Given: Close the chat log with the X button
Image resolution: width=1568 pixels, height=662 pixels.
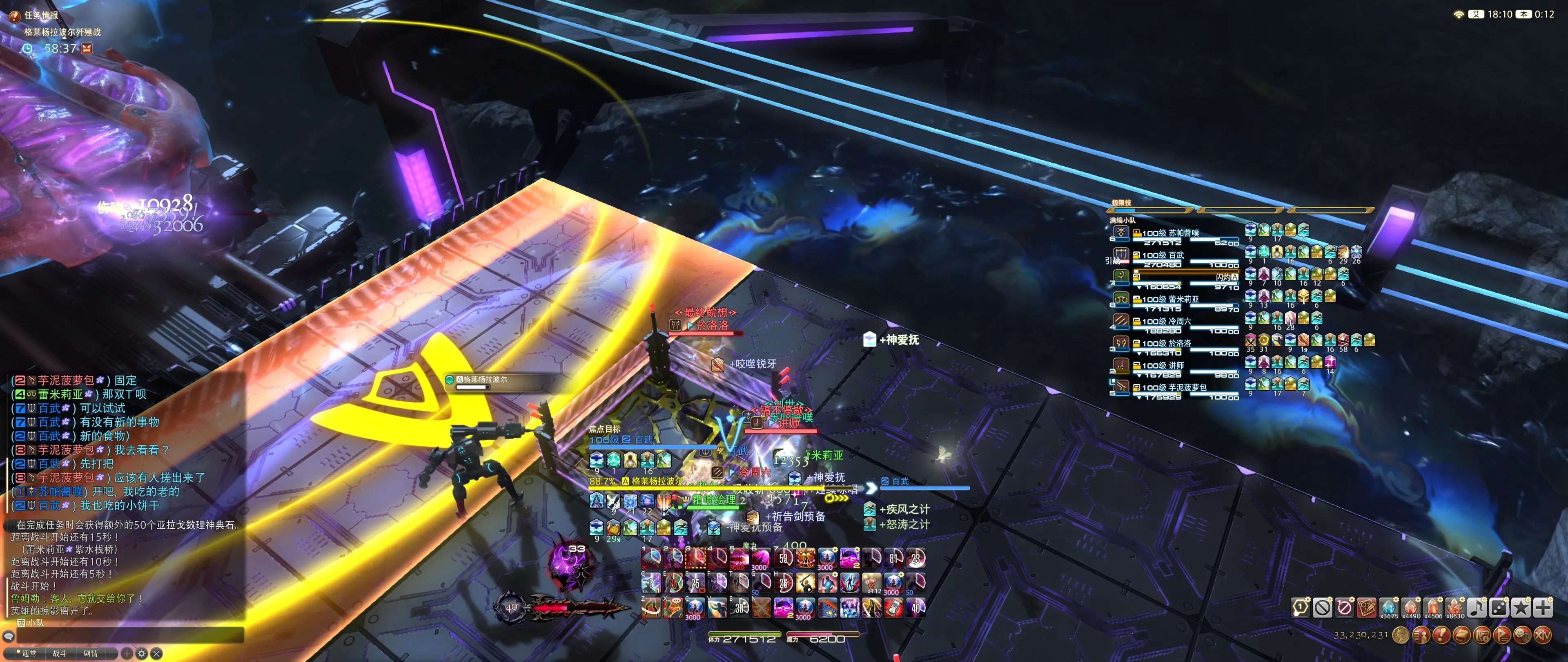Looking at the screenshot, I should click(156, 653).
